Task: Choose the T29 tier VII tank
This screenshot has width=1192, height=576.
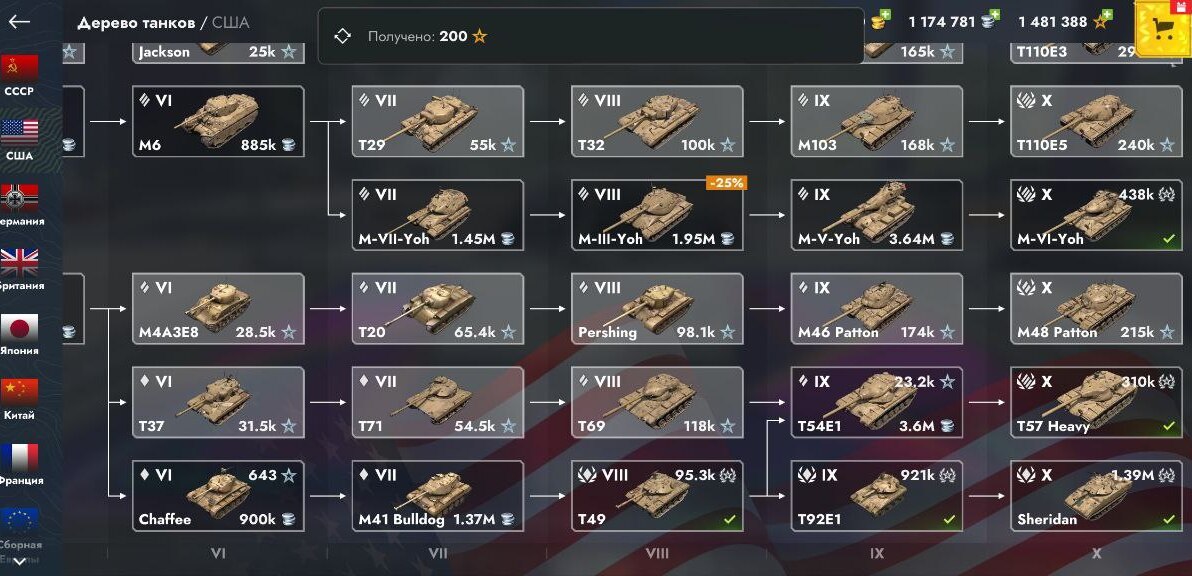Action: click(x=437, y=121)
